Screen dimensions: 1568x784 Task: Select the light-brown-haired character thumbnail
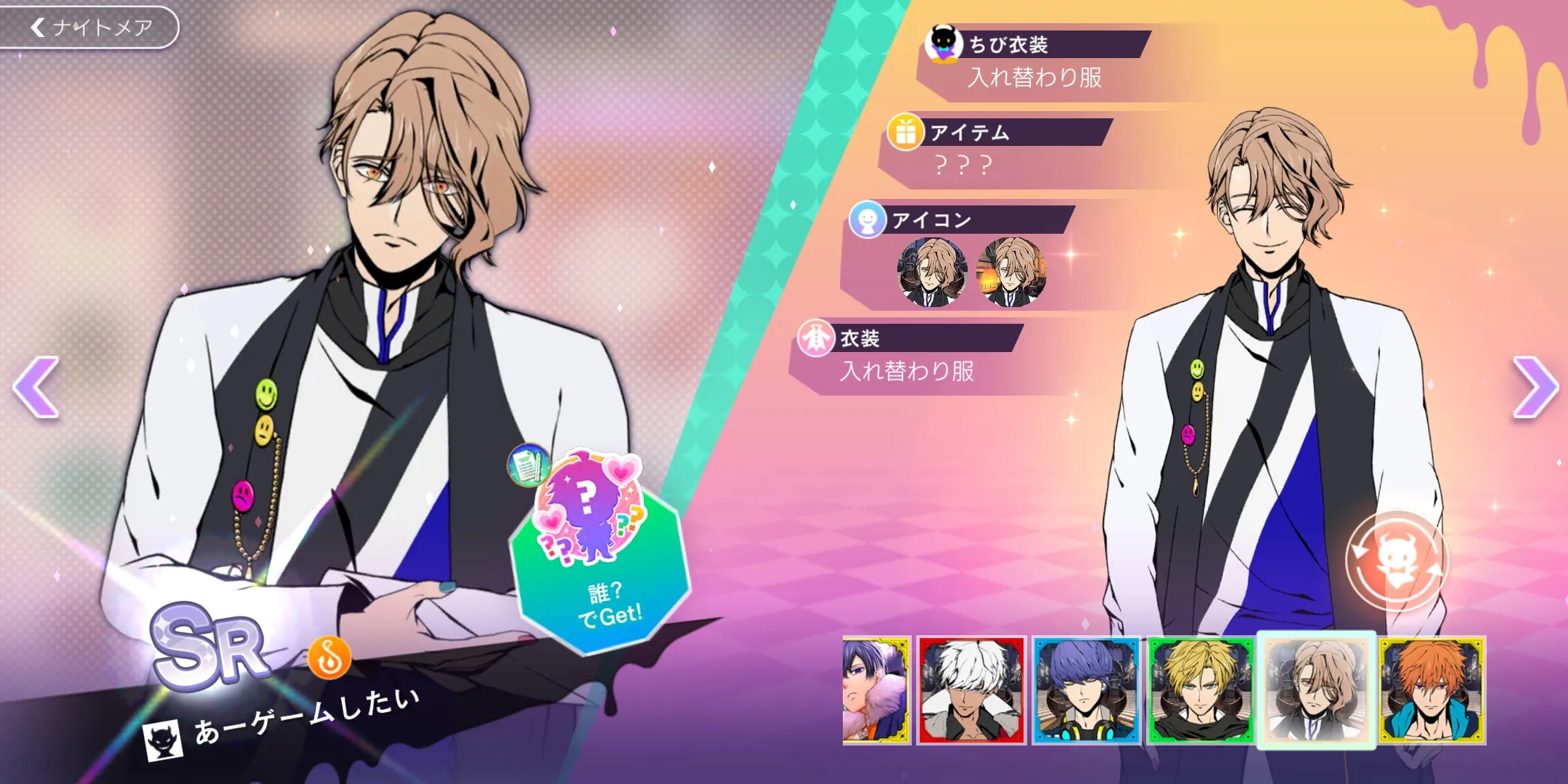1316,690
